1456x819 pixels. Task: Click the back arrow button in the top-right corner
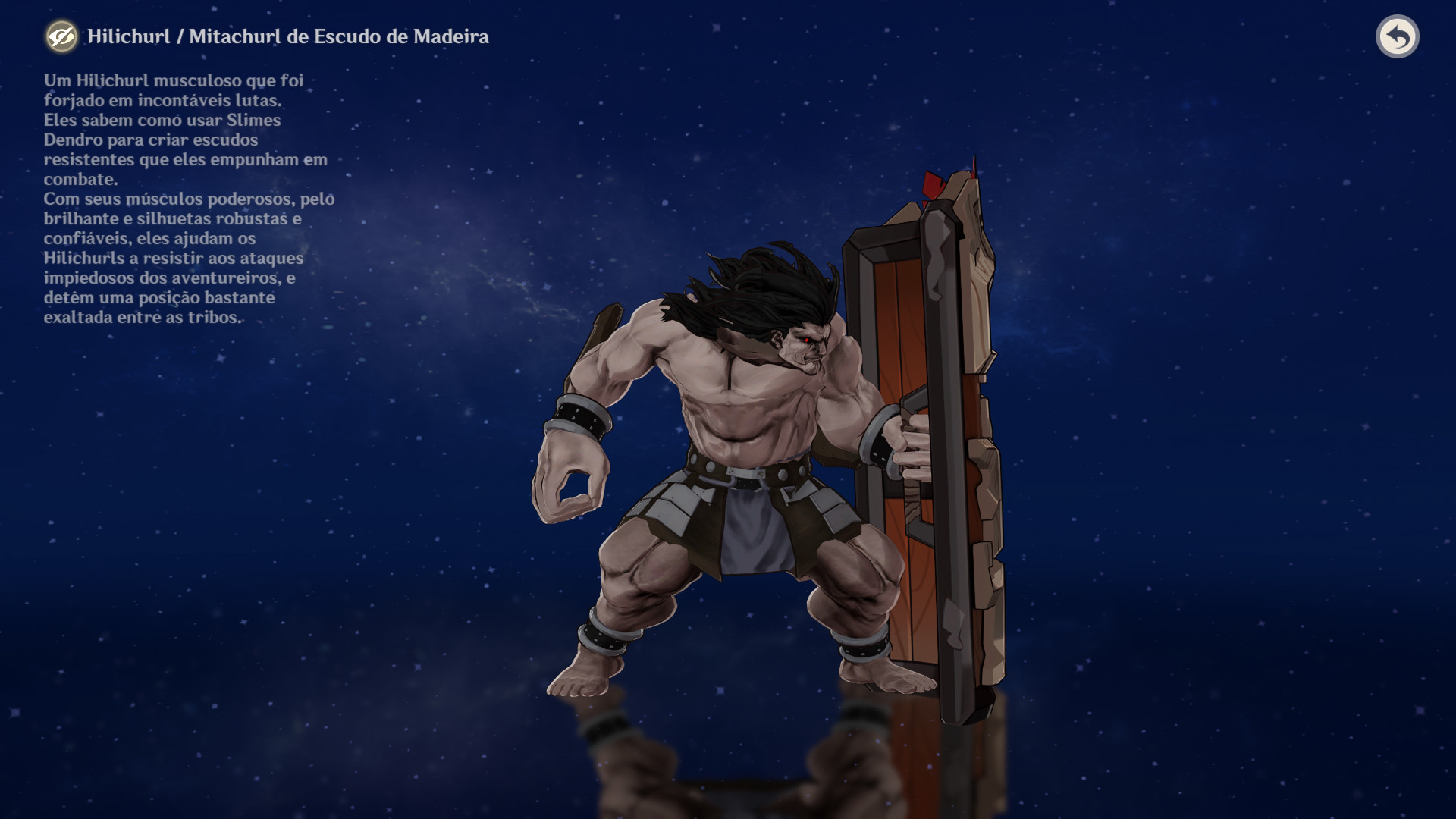[x=1398, y=36]
